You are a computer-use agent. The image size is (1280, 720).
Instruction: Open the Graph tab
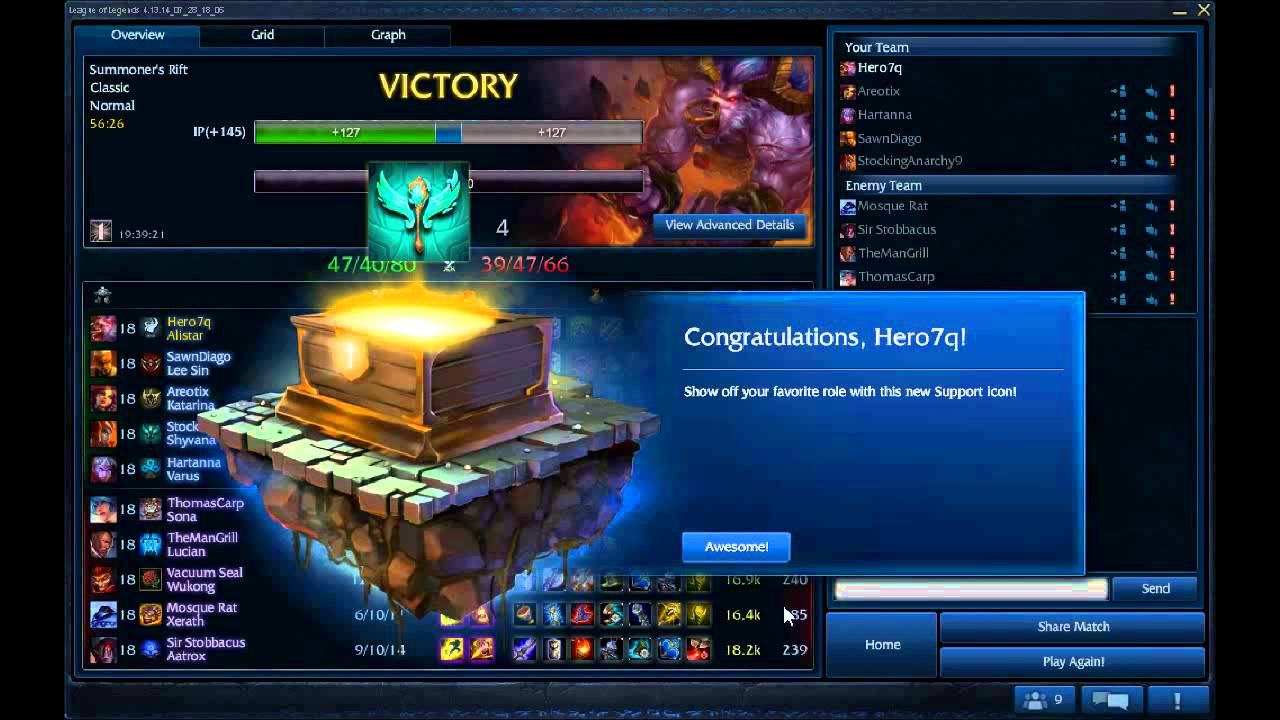pyautogui.click(x=387, y=35)
